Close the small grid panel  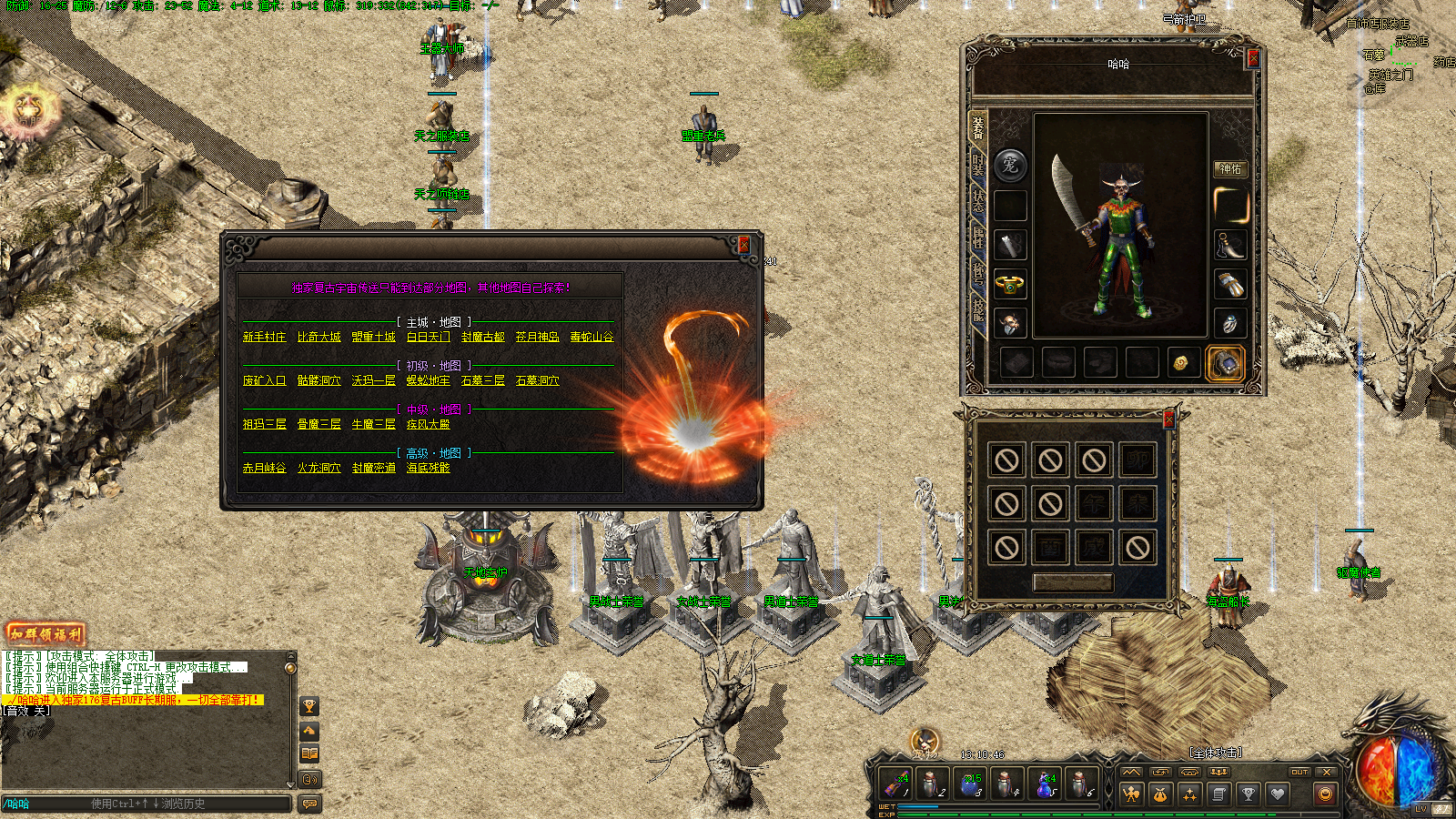click(x=1168, y=419)
